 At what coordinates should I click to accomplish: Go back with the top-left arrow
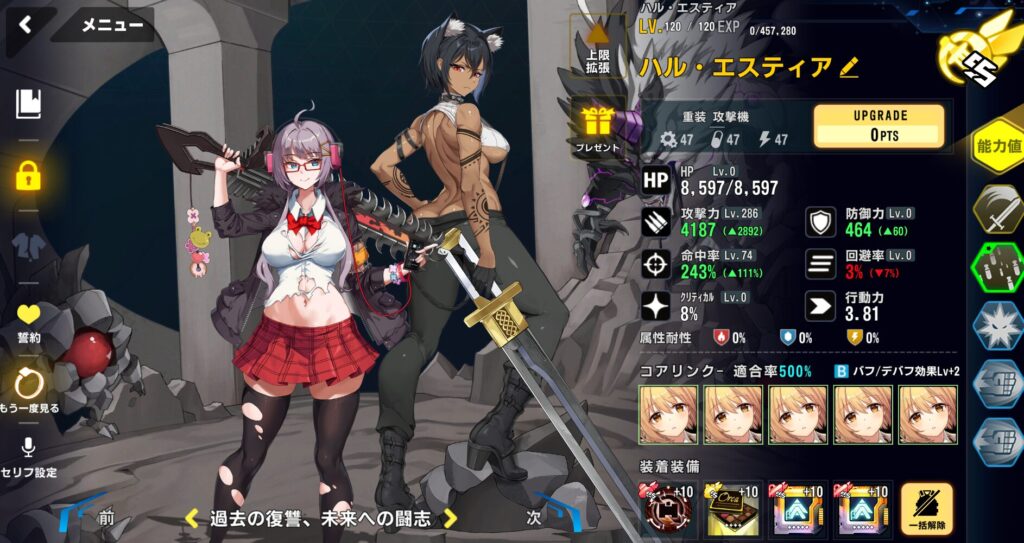(x=24, y=24)
